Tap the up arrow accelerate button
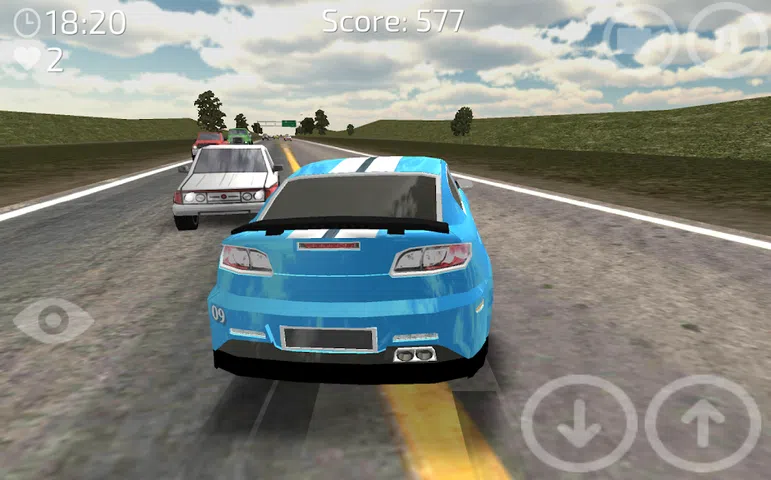This screenshot has height=480, width=771. [703, 423]
